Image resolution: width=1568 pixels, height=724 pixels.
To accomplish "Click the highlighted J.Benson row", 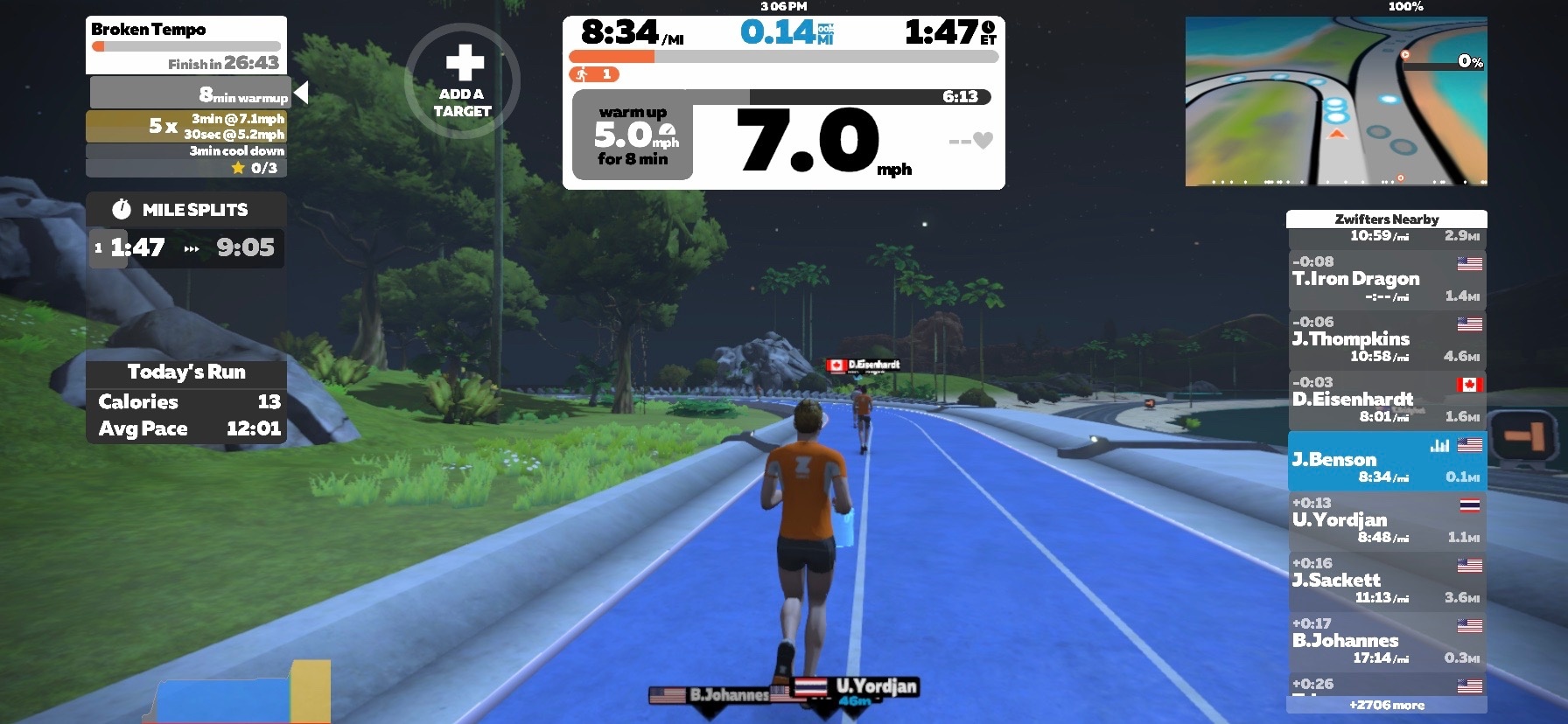I will 1387,461.
